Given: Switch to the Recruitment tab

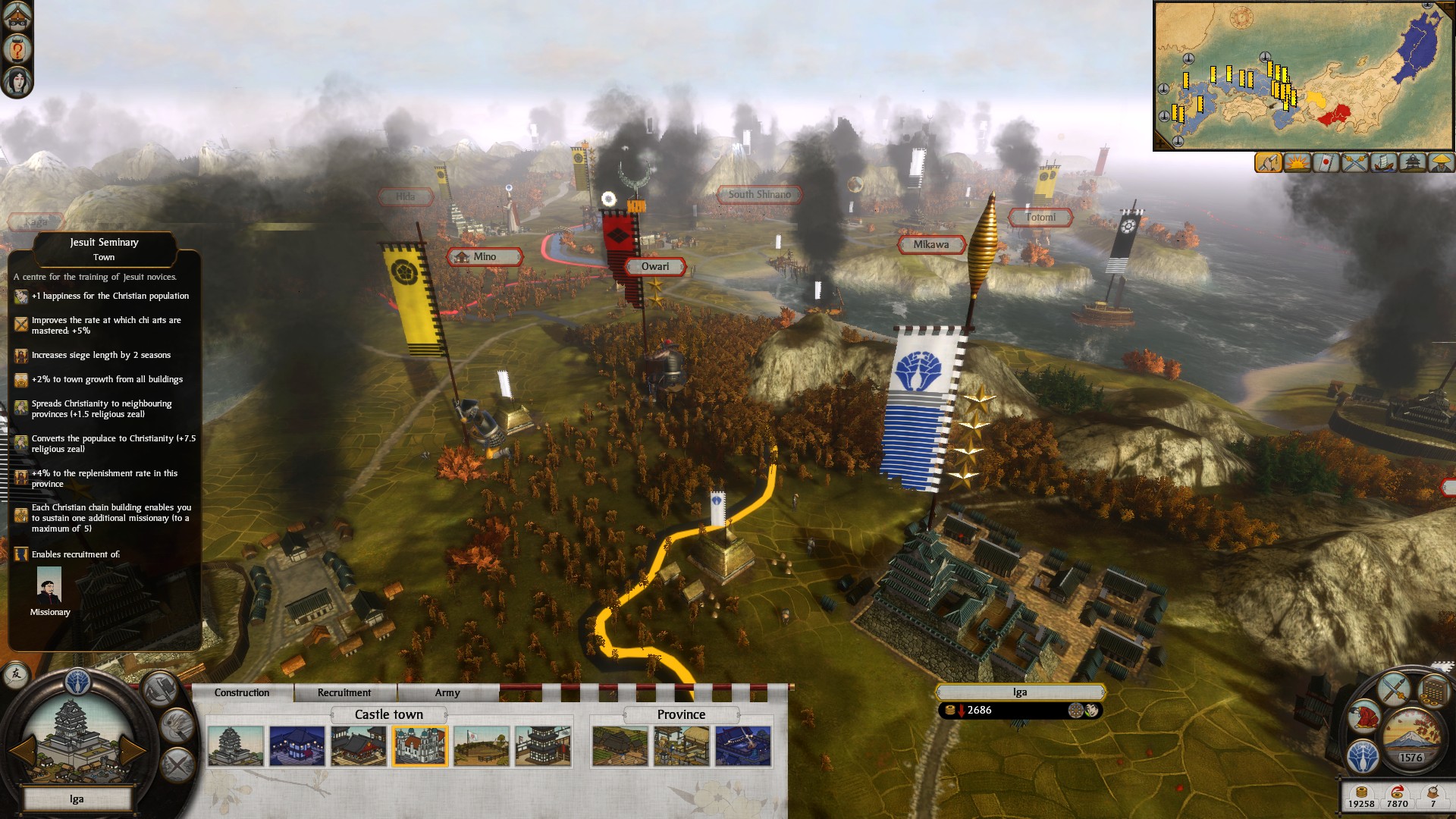Looking at the screenshot, I should 344,692.
